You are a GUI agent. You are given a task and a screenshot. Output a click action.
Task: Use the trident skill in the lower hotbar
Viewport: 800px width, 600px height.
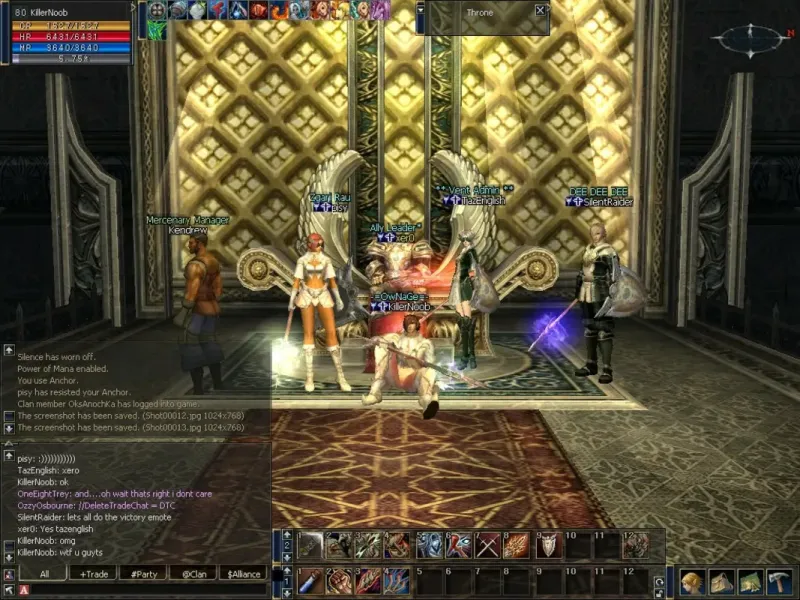point(398,582)
